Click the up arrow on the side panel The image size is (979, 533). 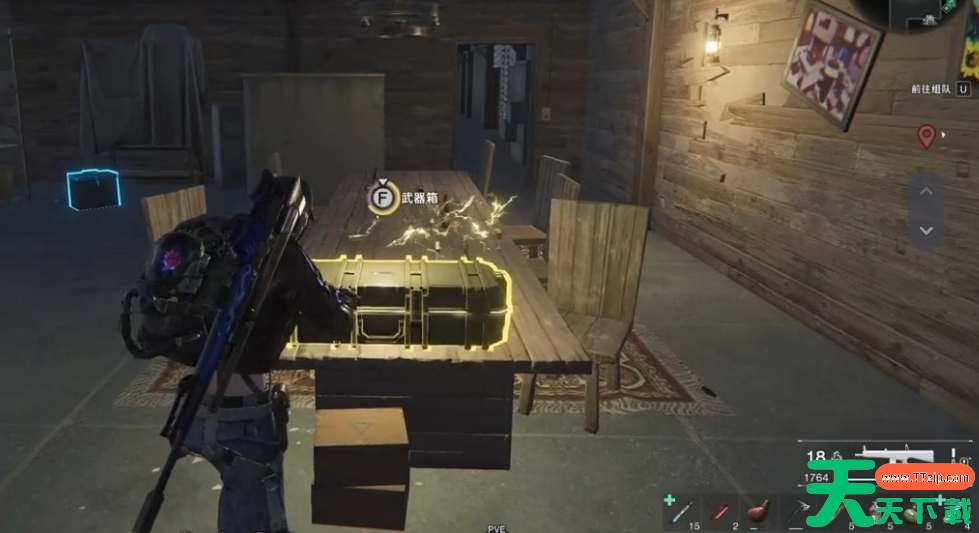point(926,191)
